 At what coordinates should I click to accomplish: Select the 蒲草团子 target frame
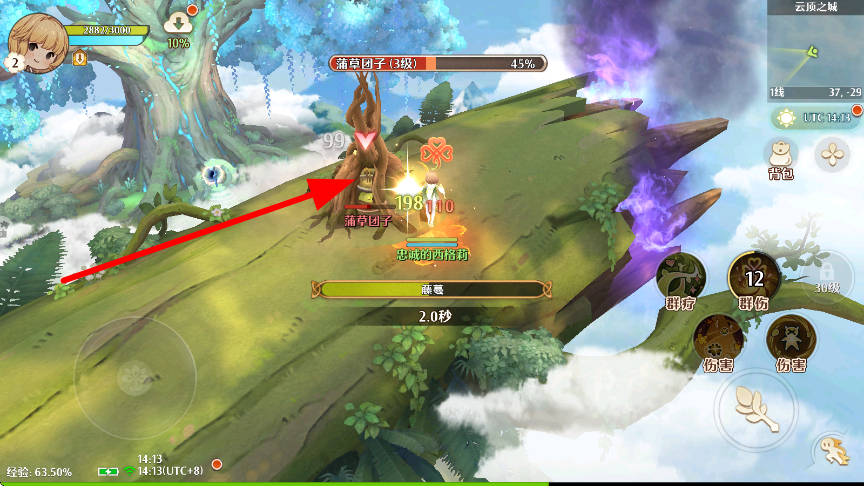click(x=436, y=63)
